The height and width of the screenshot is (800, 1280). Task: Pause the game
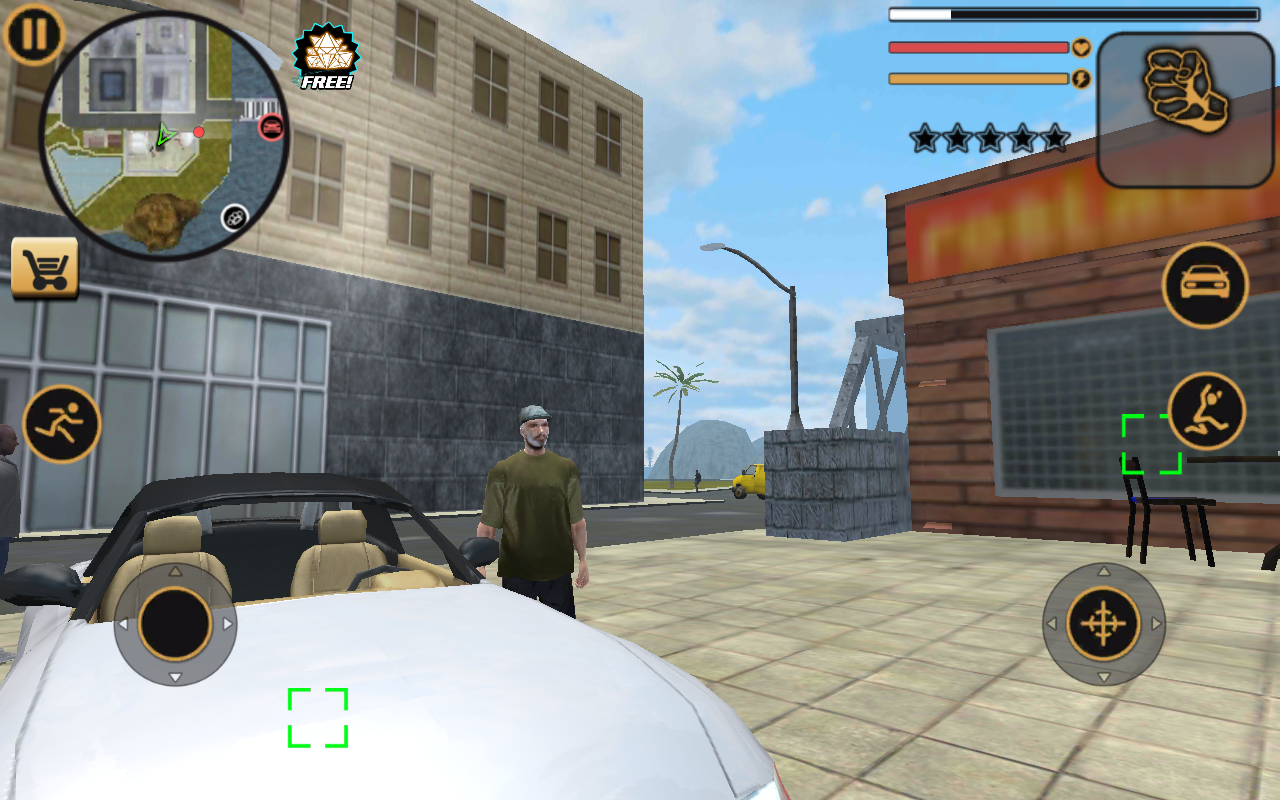point(35,34)
